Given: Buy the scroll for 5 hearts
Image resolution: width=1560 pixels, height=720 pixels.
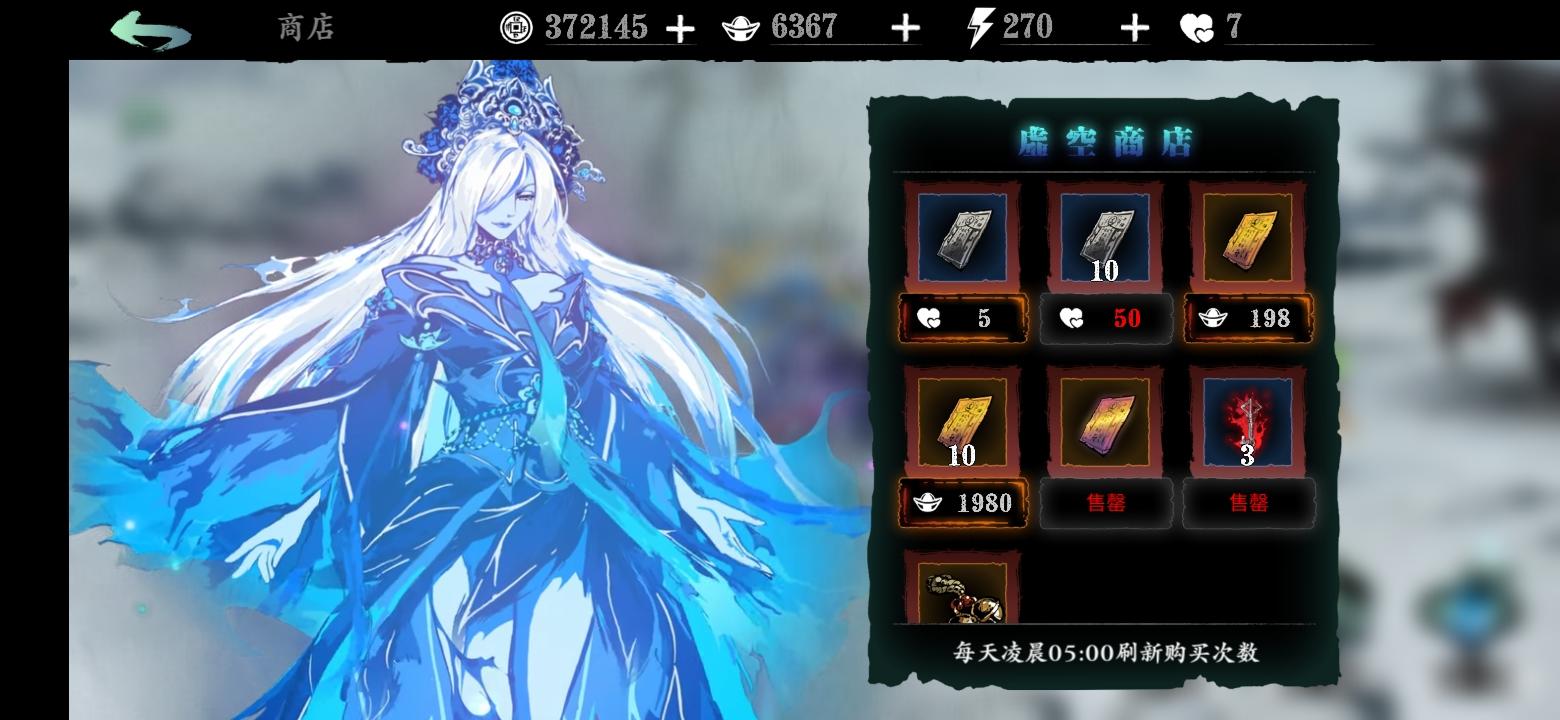Looking at the screenshot, I should 961,318.
